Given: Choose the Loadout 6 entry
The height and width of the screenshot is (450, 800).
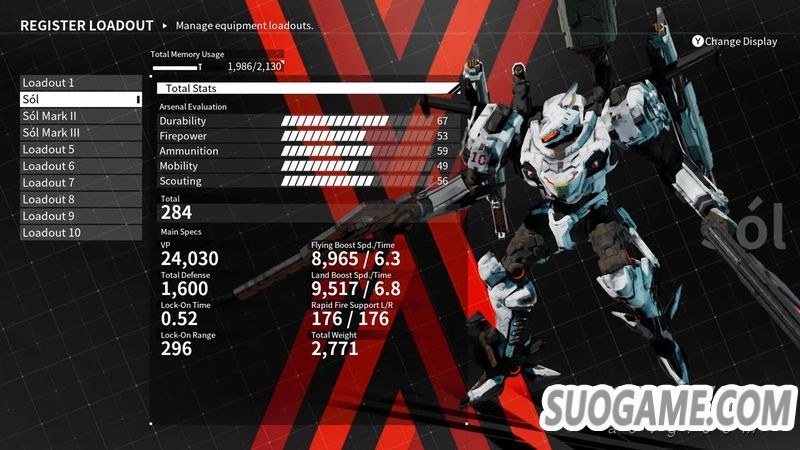Looking at the screenshot, I should tap(80, 166).
